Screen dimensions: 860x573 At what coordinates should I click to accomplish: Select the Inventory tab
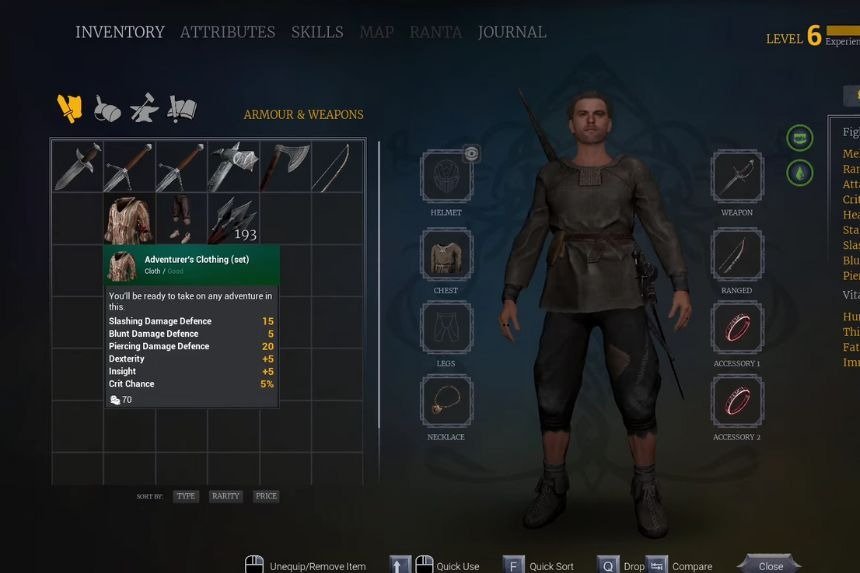pyautogui.click(x=120, y=32)
